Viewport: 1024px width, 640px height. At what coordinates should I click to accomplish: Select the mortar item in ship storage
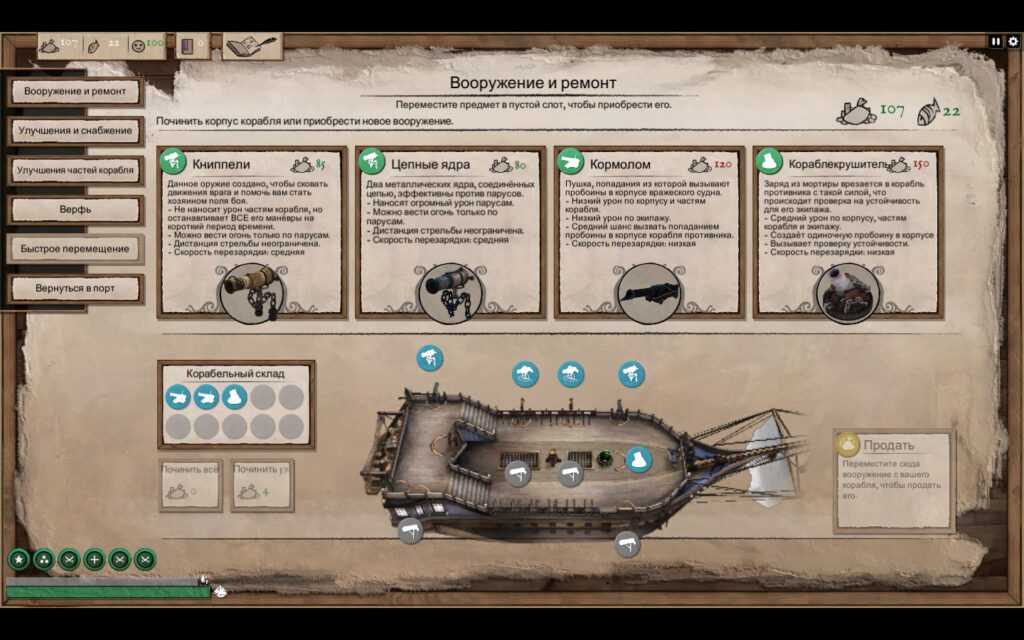(235, 398)
